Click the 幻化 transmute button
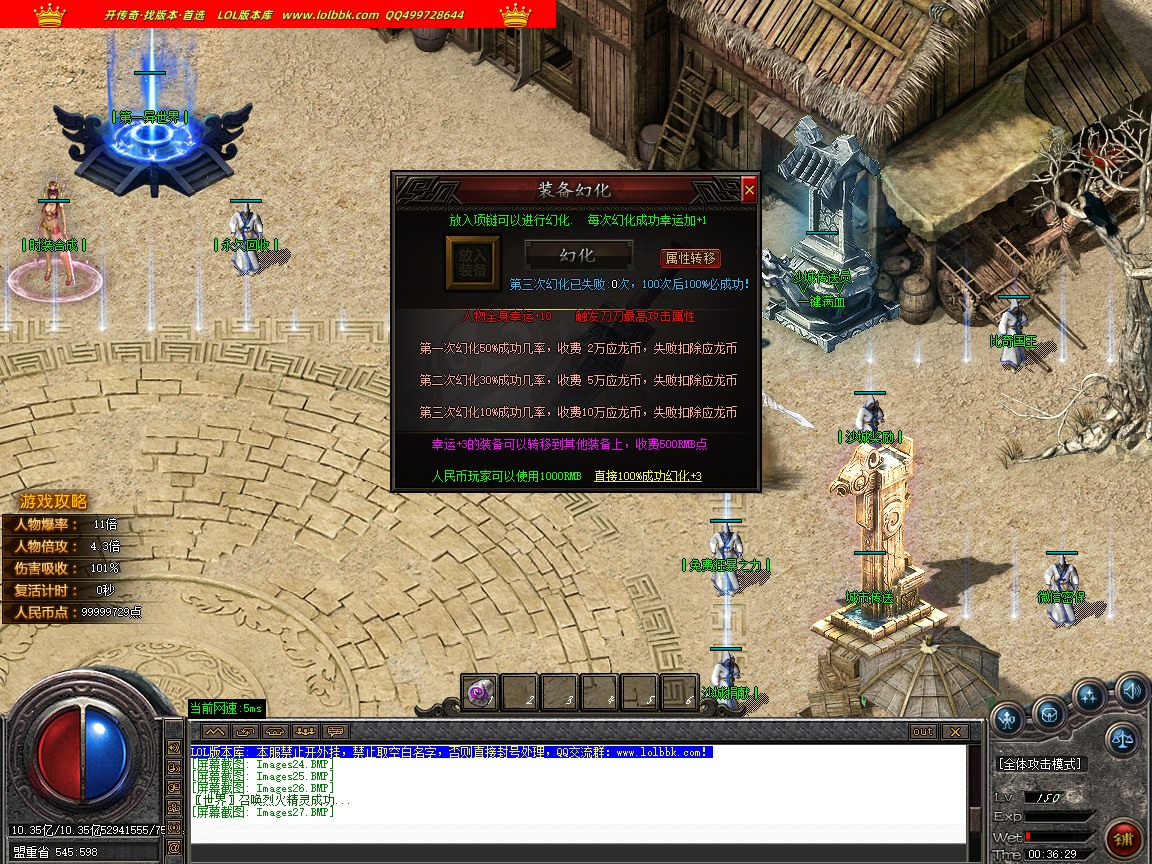The width and height of the screenshot is (1152, 864). tap(577, 256)
